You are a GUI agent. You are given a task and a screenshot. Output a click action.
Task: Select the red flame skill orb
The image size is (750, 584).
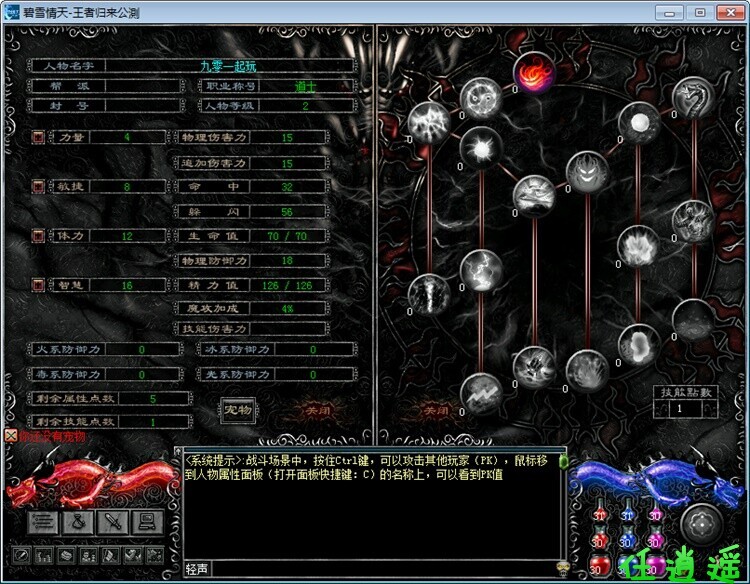tap(533, 73)
